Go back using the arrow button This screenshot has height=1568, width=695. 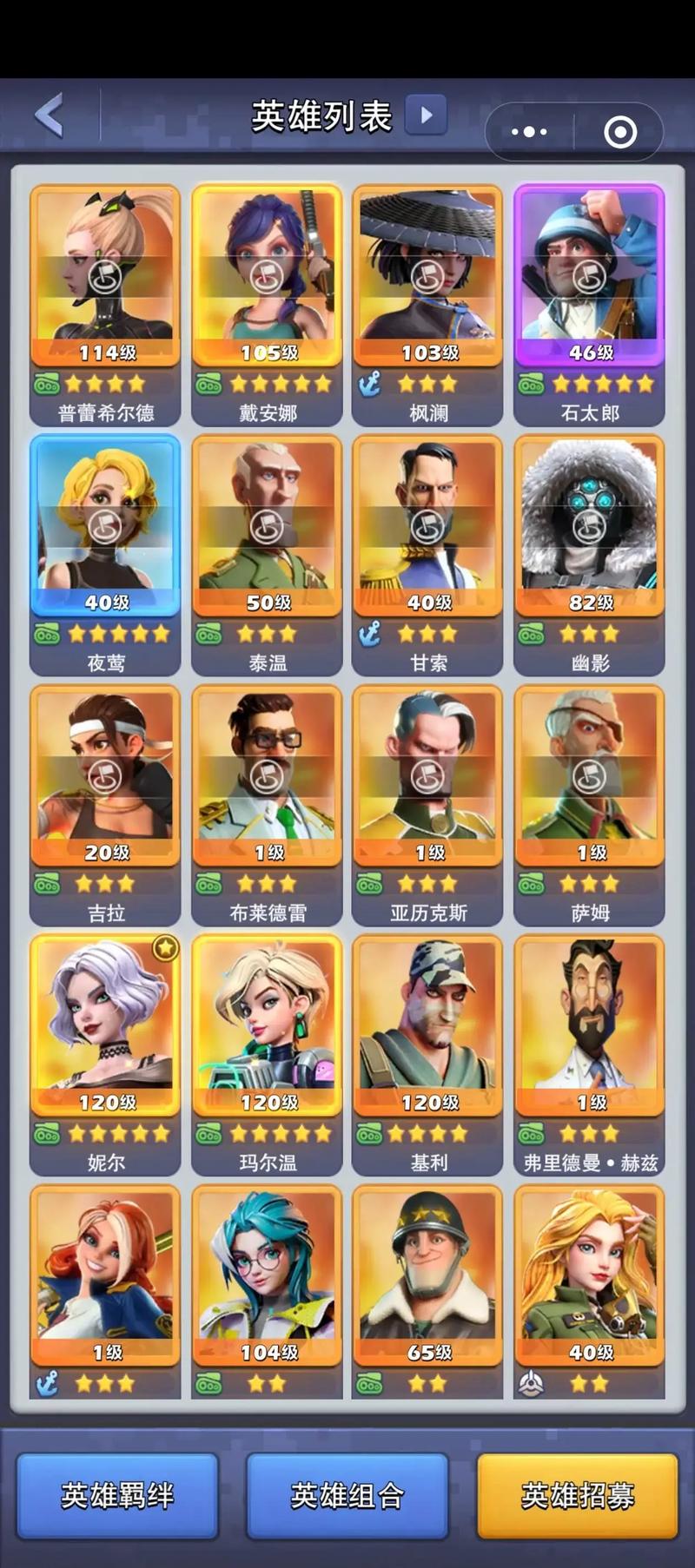(50, 115)
